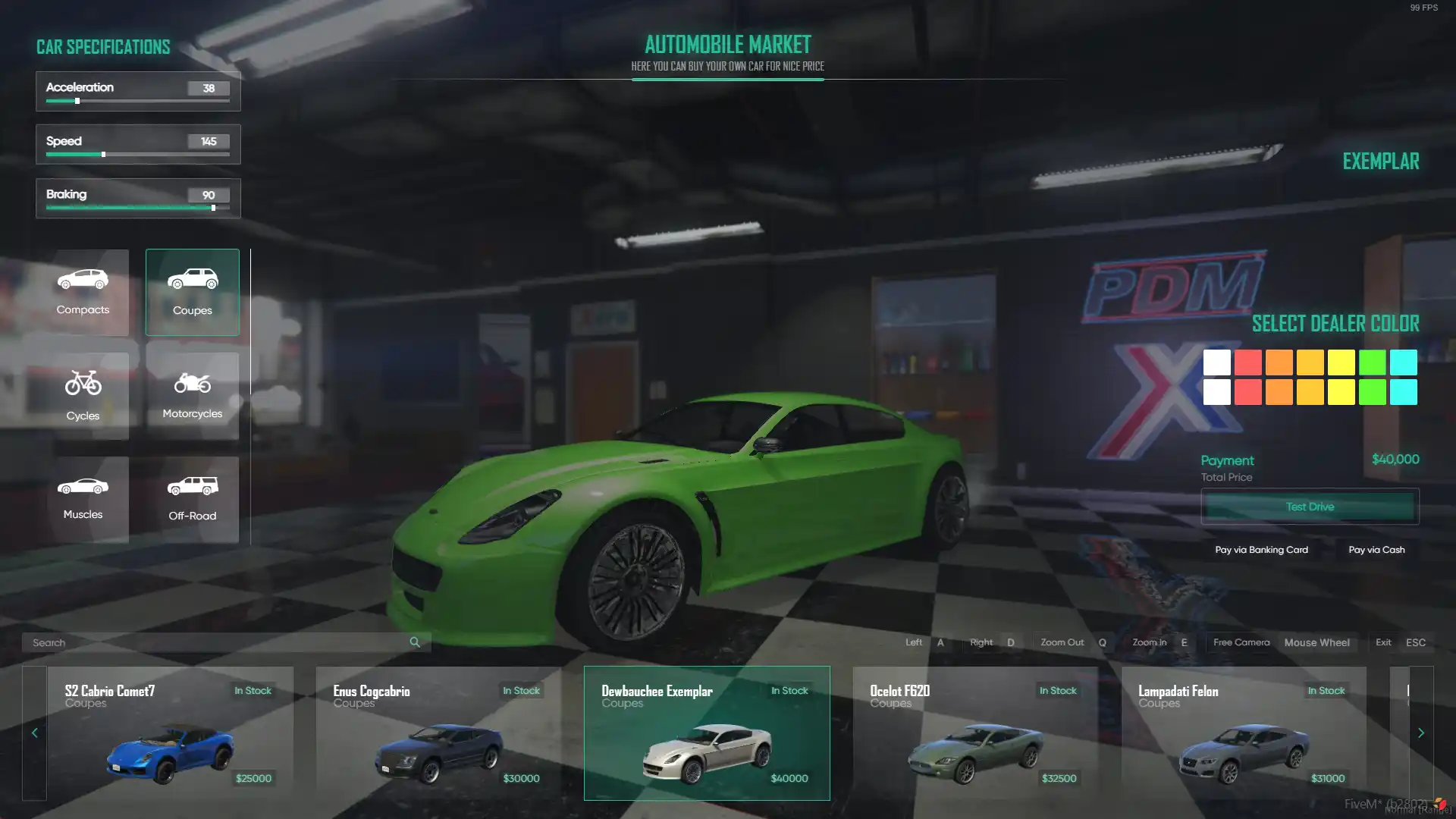
Task: Click the Test Drive button
Action: pos(1310,507)
